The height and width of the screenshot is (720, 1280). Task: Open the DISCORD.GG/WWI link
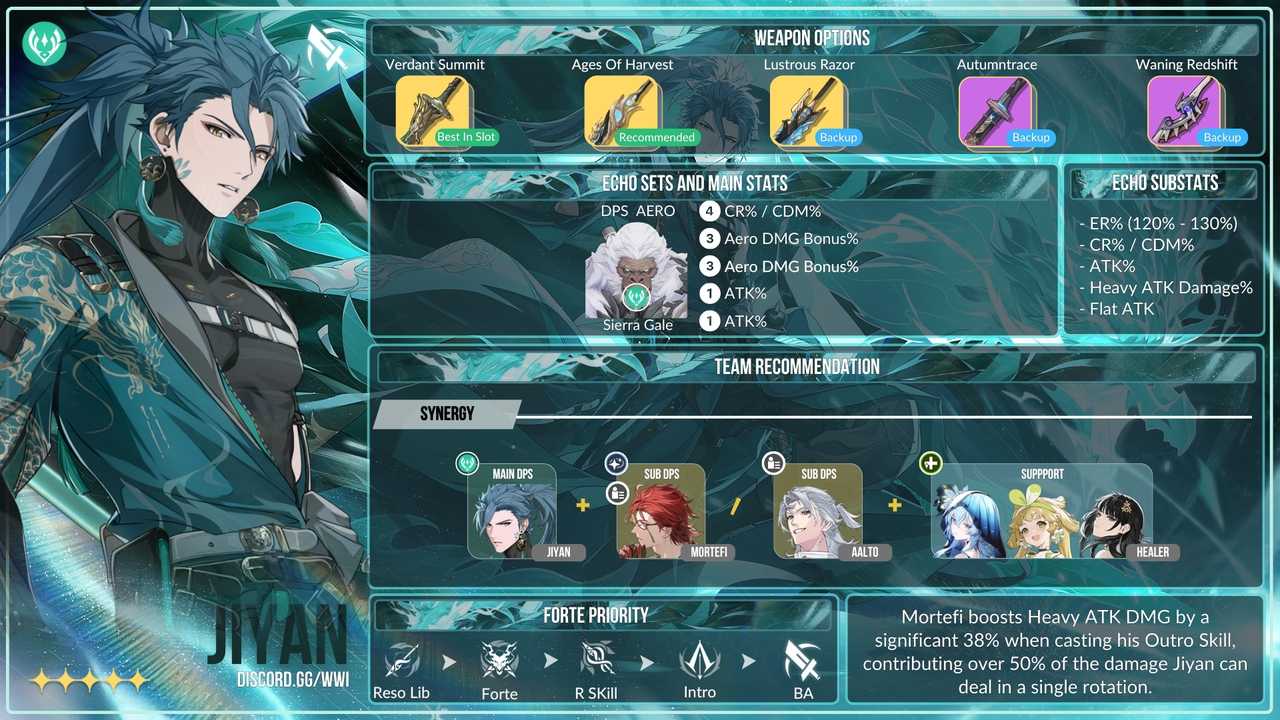[292, 680]
